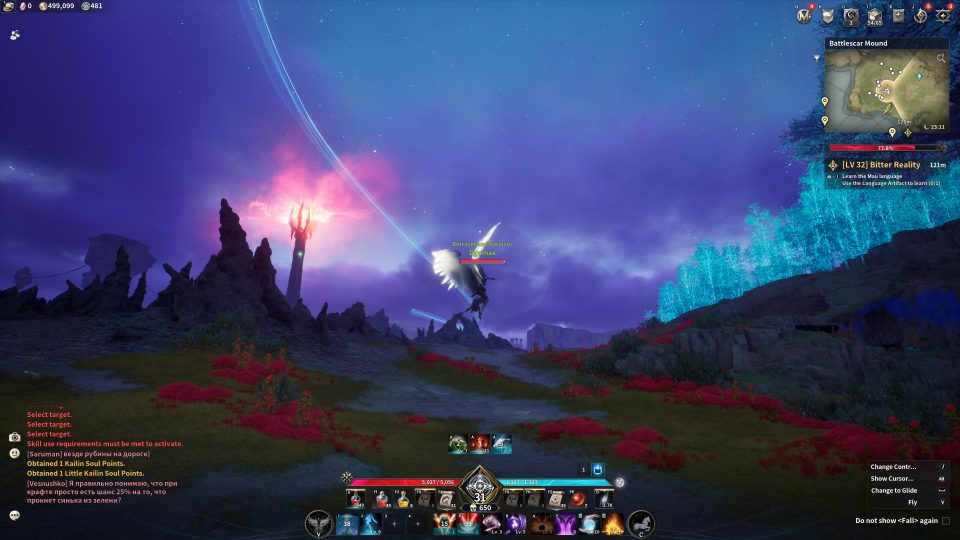Activate the purple wings skill icon
Screen dimensions: 960x540
(565, 523)
